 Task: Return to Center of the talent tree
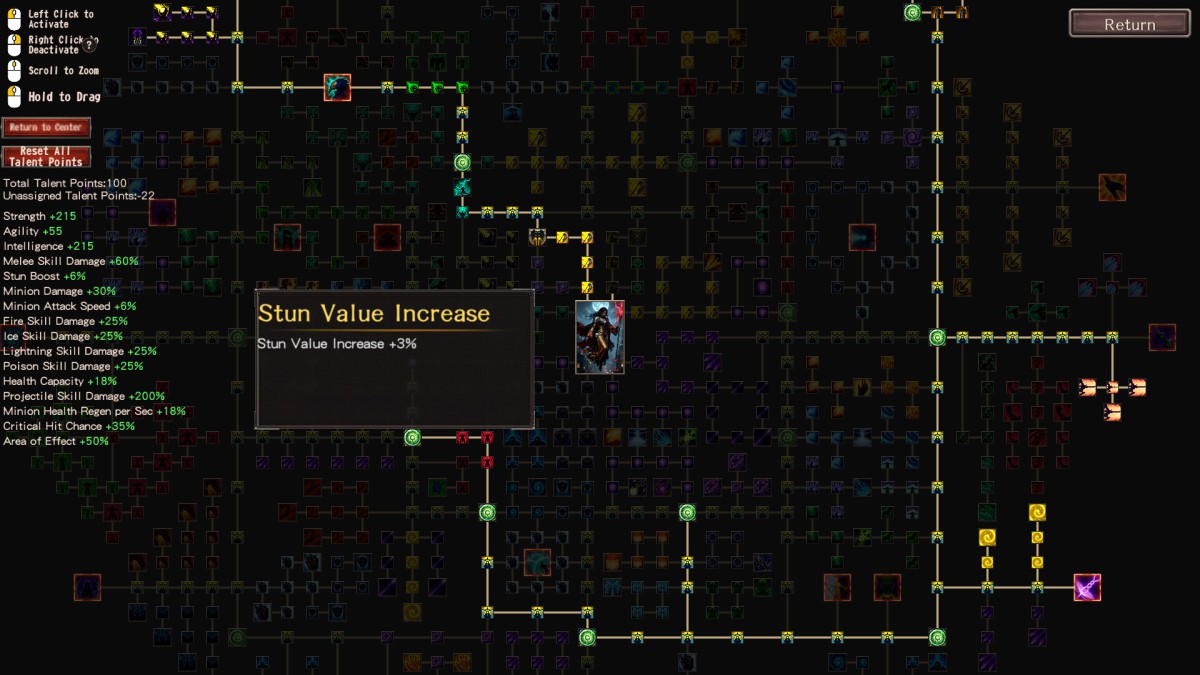click(x=46, y=127)
